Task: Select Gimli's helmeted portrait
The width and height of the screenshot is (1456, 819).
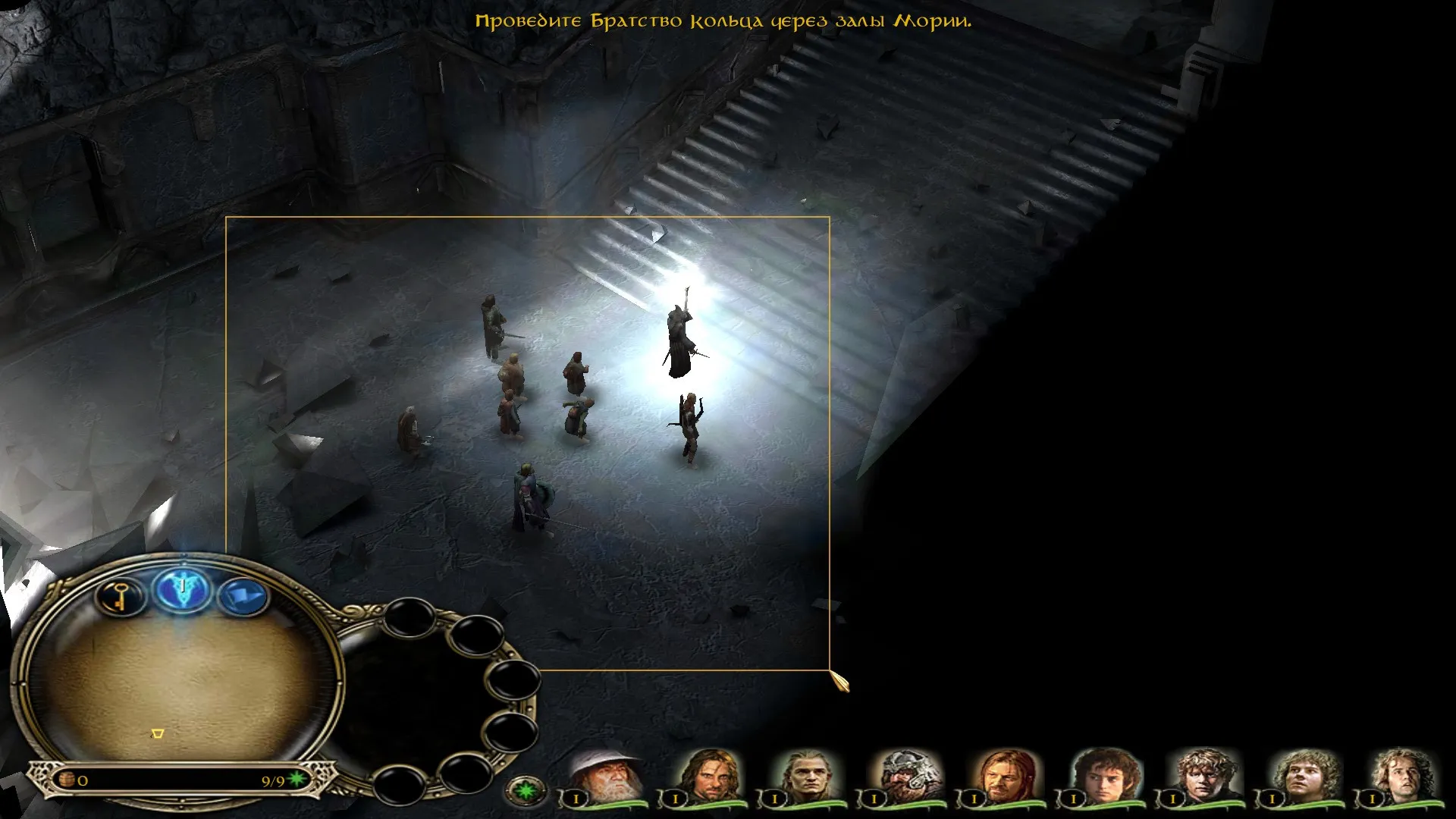Action: [905, 775]
